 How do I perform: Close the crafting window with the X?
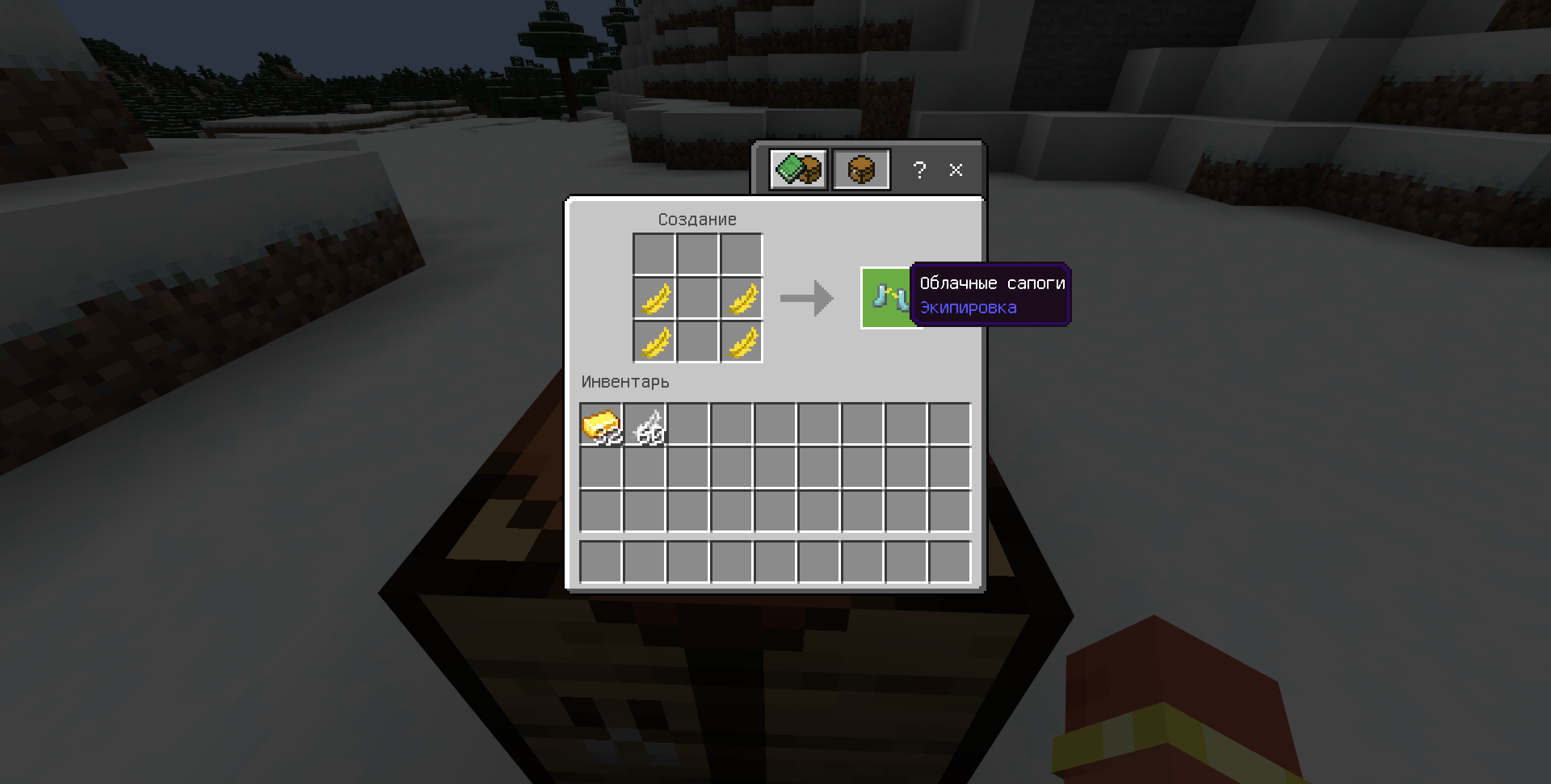[956, 170]
